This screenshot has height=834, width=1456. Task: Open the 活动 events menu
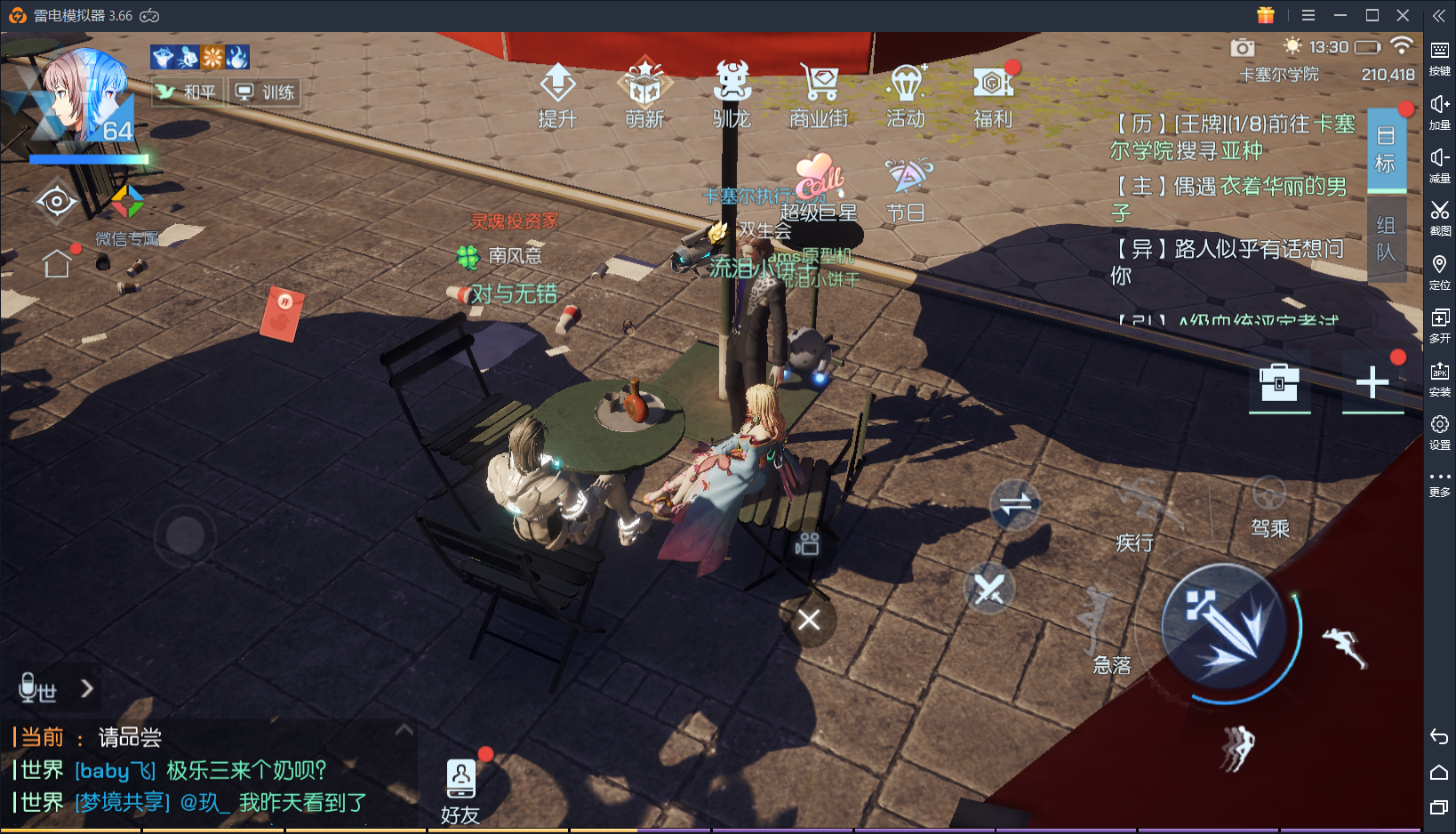906,94
